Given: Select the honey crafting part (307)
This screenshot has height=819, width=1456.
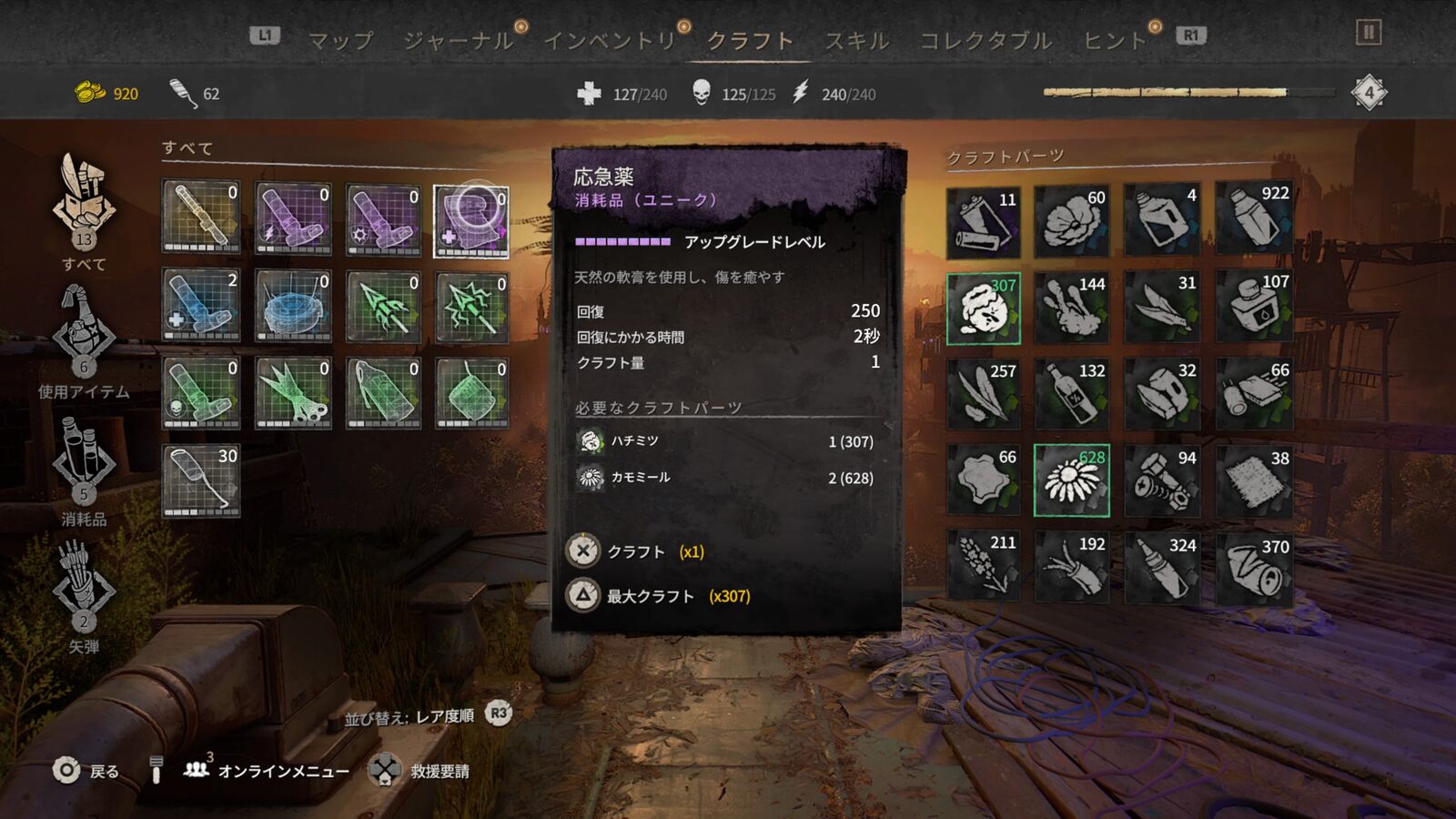Looking at the screenshot, I should click(983, 308).
